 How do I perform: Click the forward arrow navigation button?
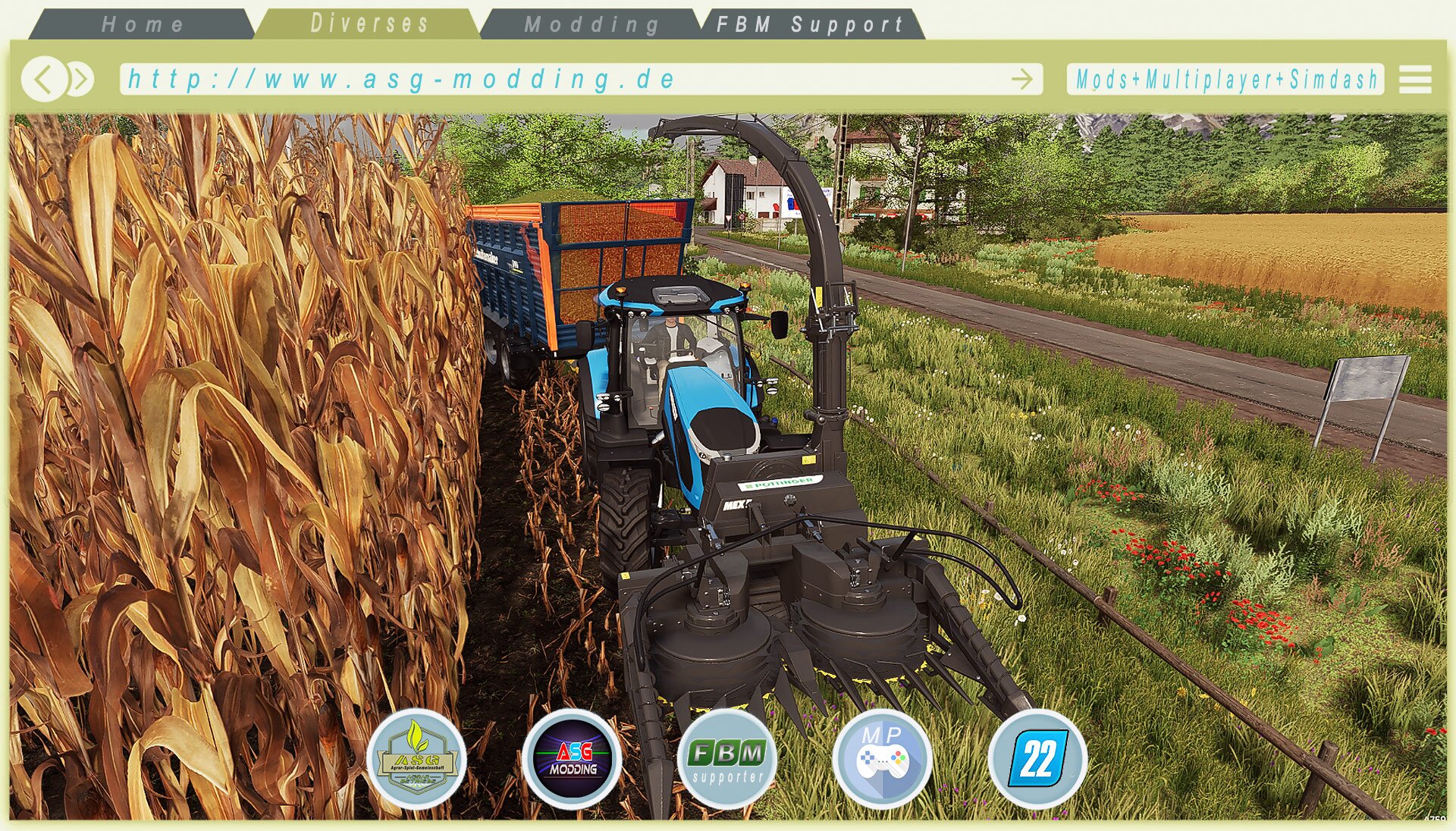click(x=81, y=79)
